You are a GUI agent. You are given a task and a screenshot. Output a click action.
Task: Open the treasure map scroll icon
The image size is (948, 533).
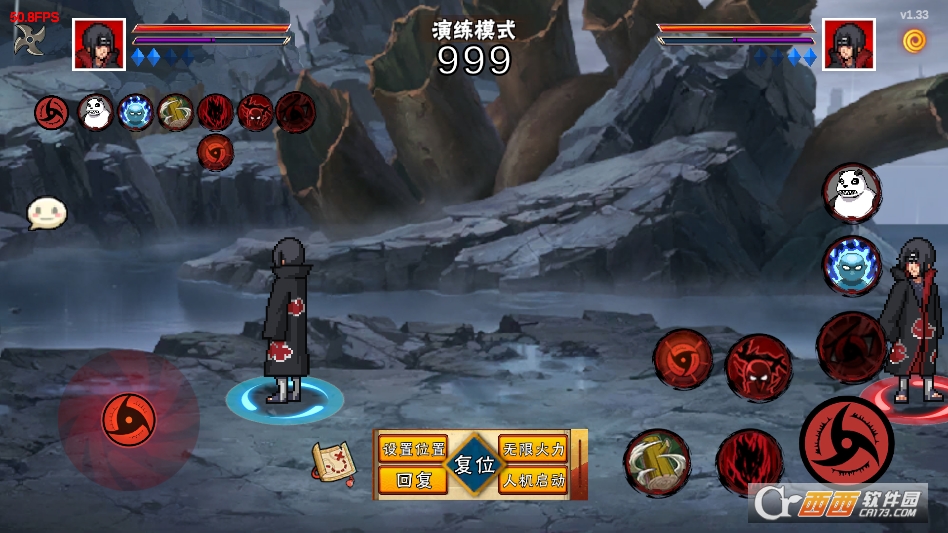coord(334,462)
